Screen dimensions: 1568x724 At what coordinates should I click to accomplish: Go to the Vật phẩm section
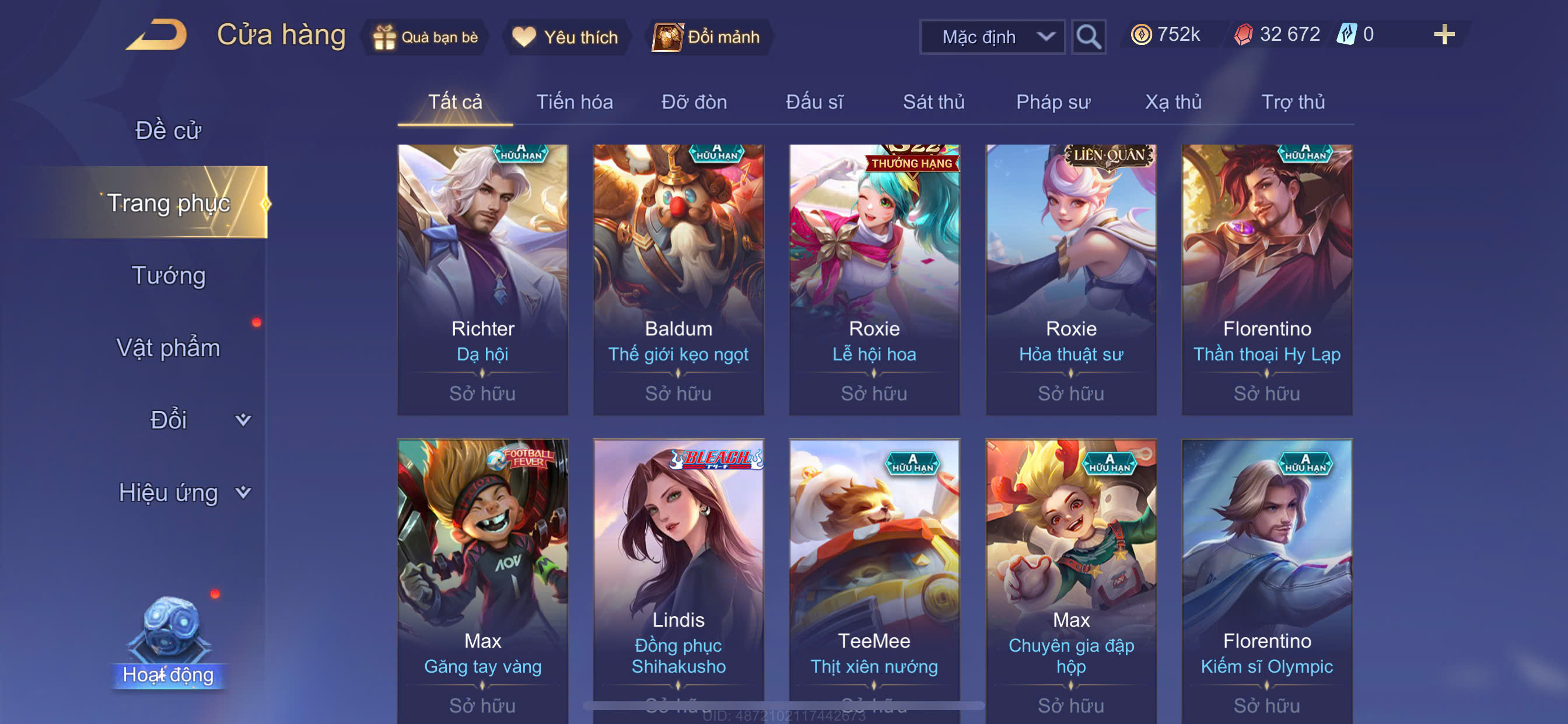click(168, 347)
